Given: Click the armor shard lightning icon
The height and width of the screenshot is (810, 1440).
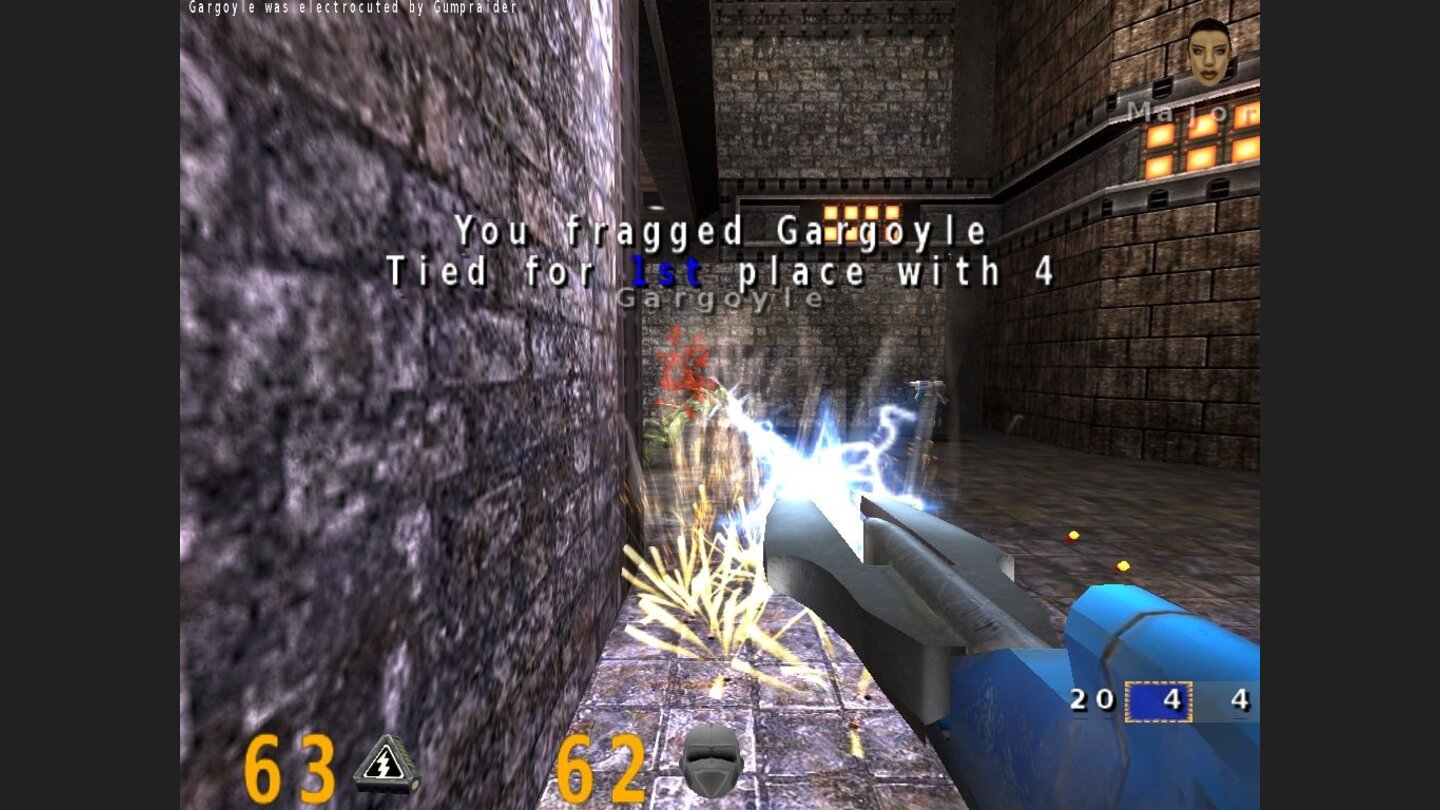Looking at the screenshot, I should click(x=383, y=764).
